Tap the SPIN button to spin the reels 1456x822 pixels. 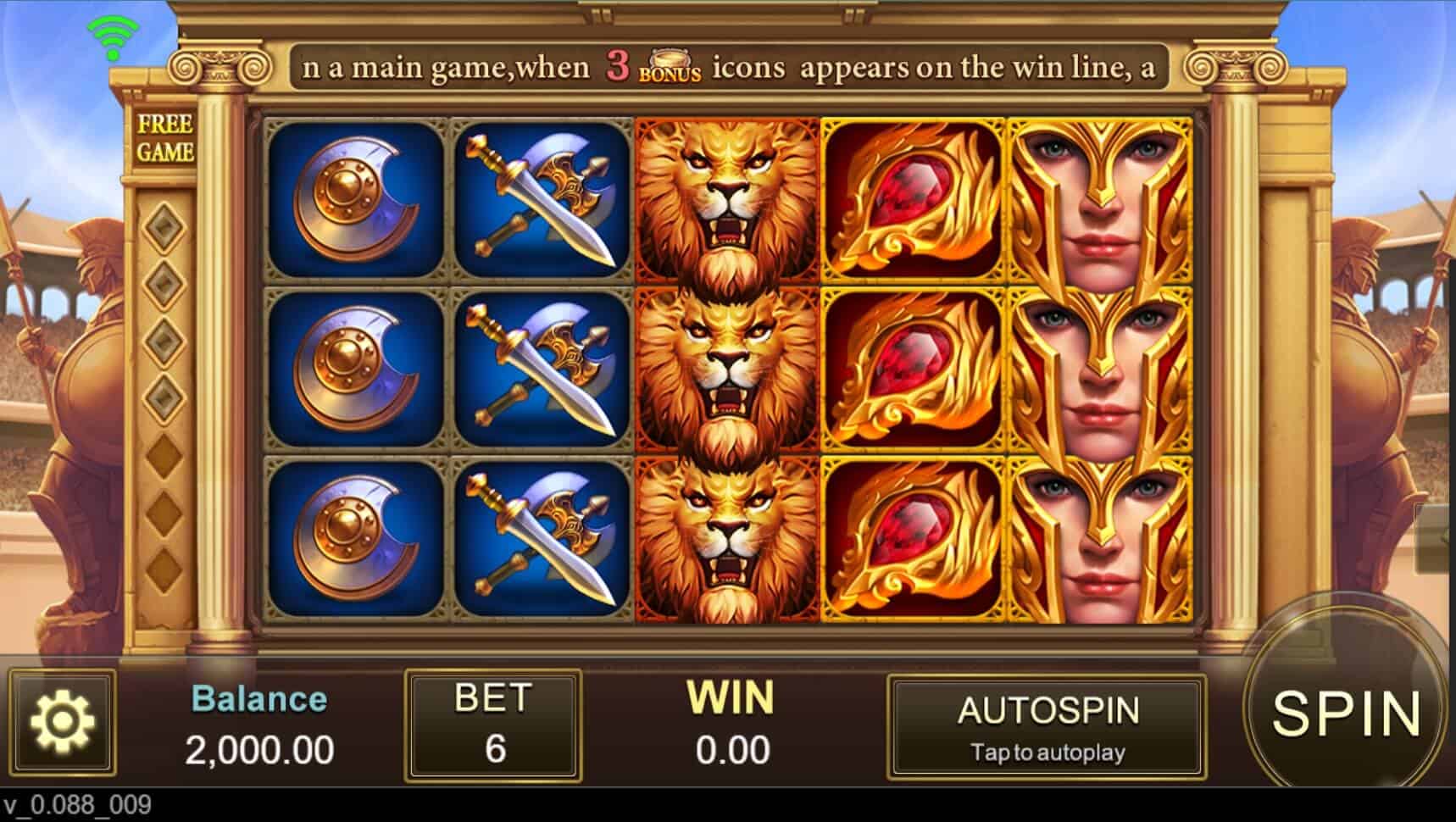pyautogui.click(x=1348, y=716)
